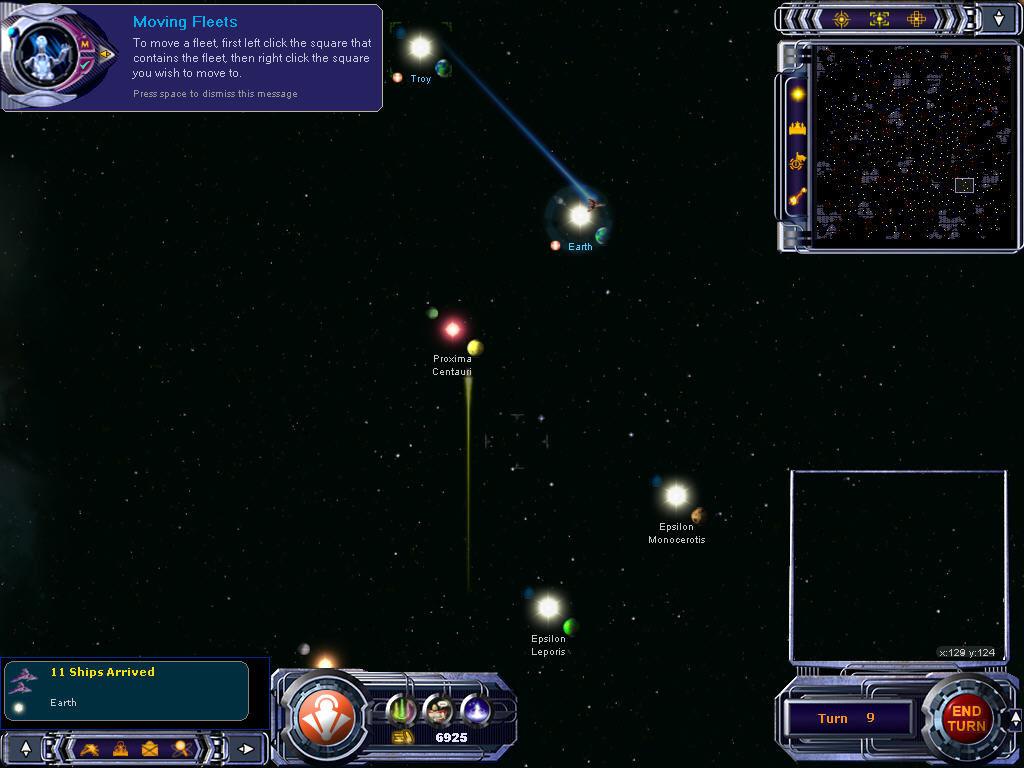Open the envelope messages icon
This screenshot has width=1024, height=768.
(149, 747)
